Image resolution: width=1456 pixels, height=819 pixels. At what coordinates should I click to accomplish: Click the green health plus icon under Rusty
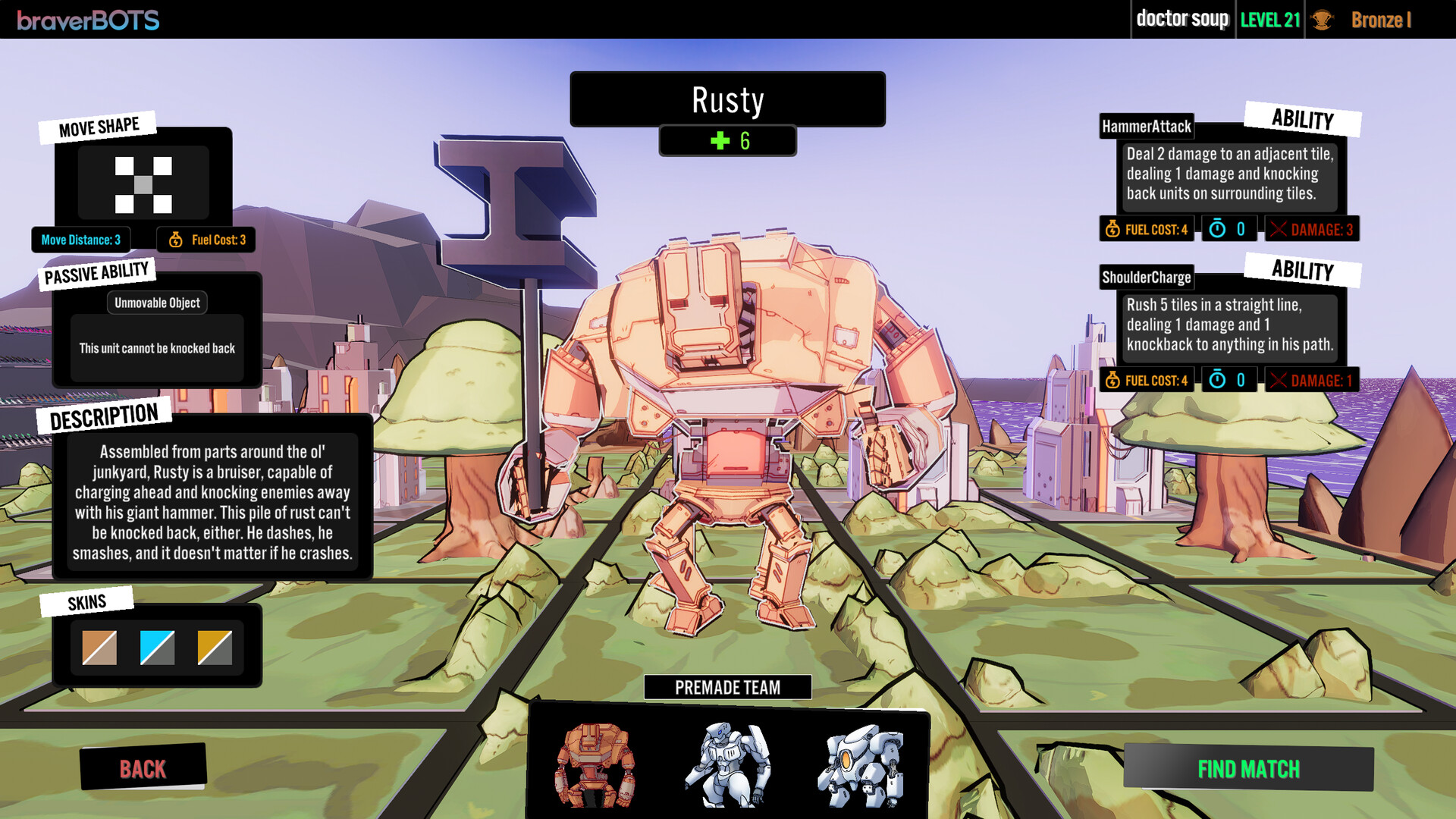click(x=719, y=140)
